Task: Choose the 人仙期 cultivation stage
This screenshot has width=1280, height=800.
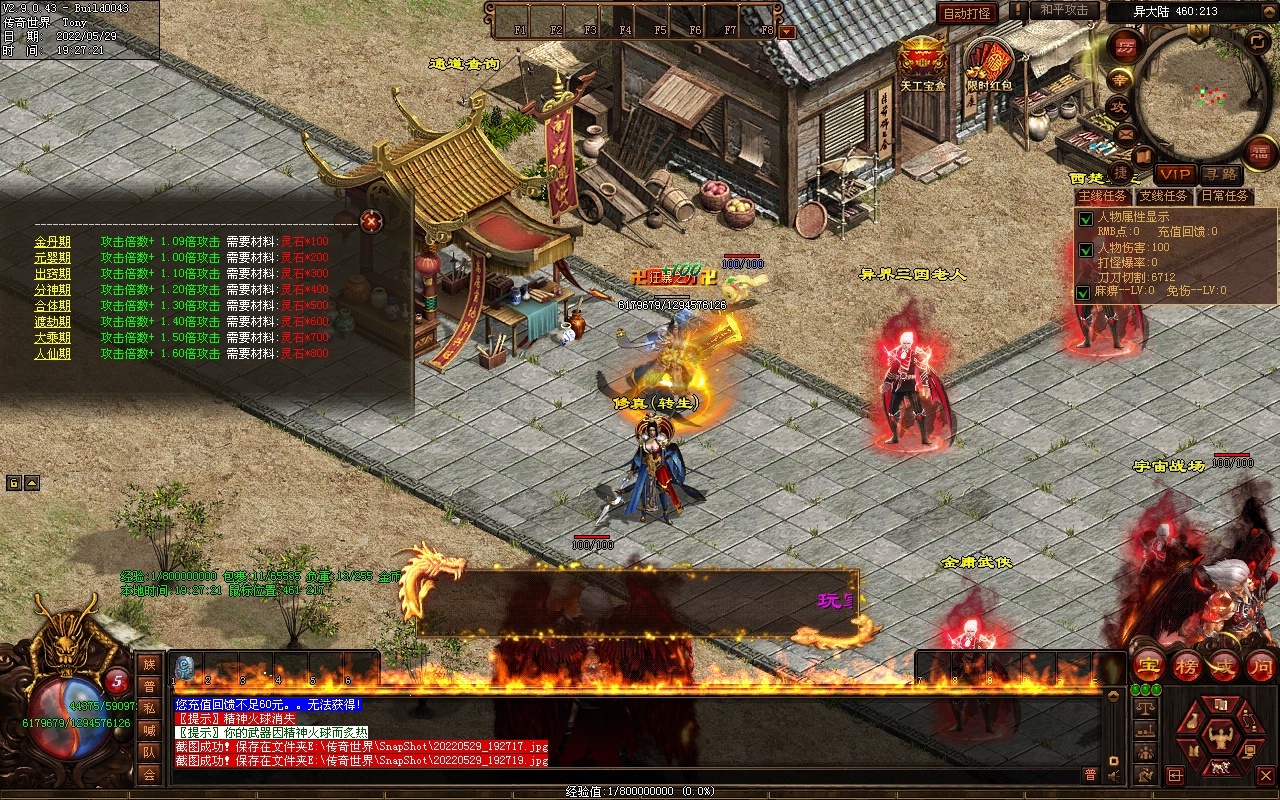Action: click(x=52, y=354)
